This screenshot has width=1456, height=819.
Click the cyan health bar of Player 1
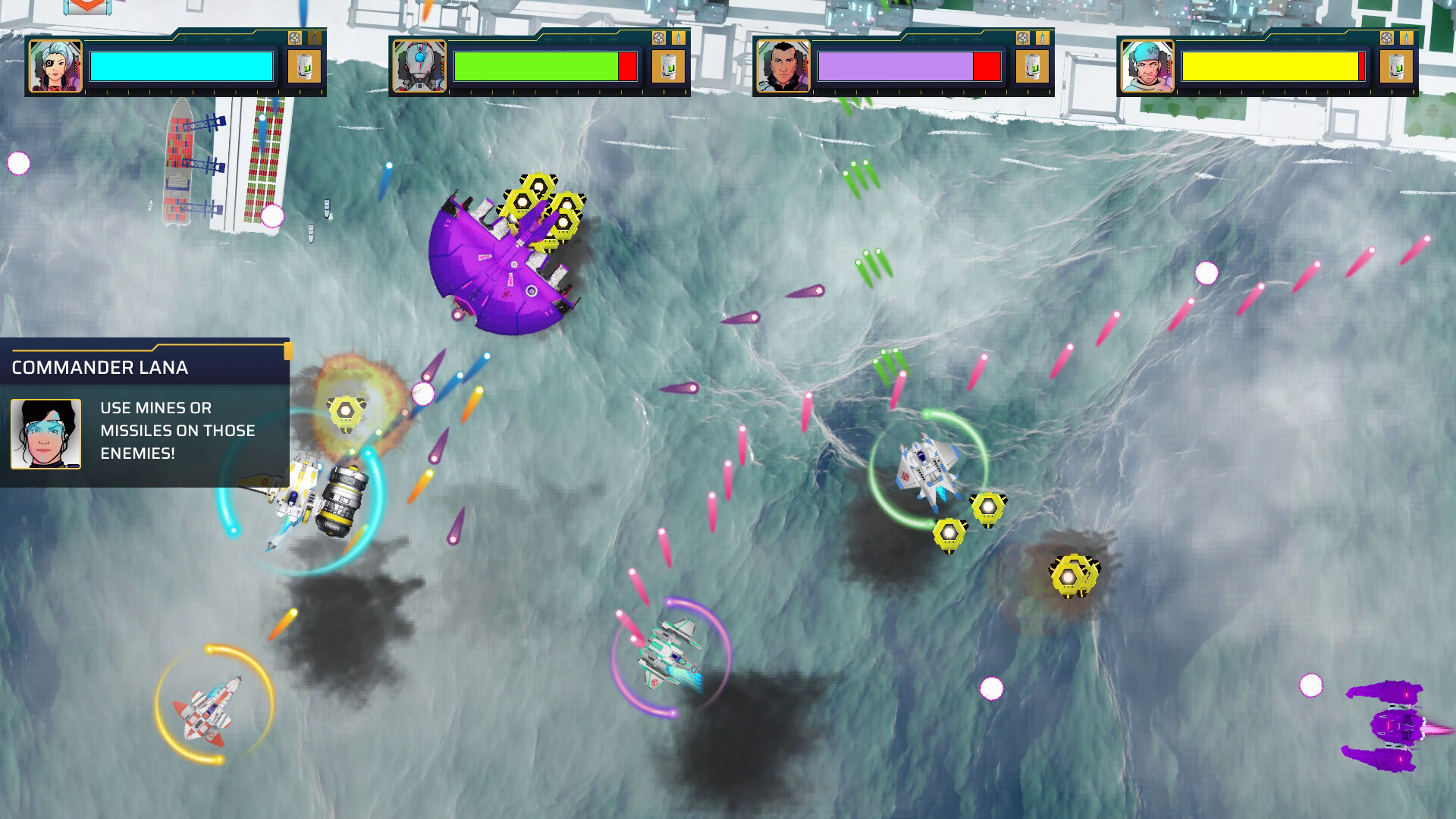[x=182, y=67]
